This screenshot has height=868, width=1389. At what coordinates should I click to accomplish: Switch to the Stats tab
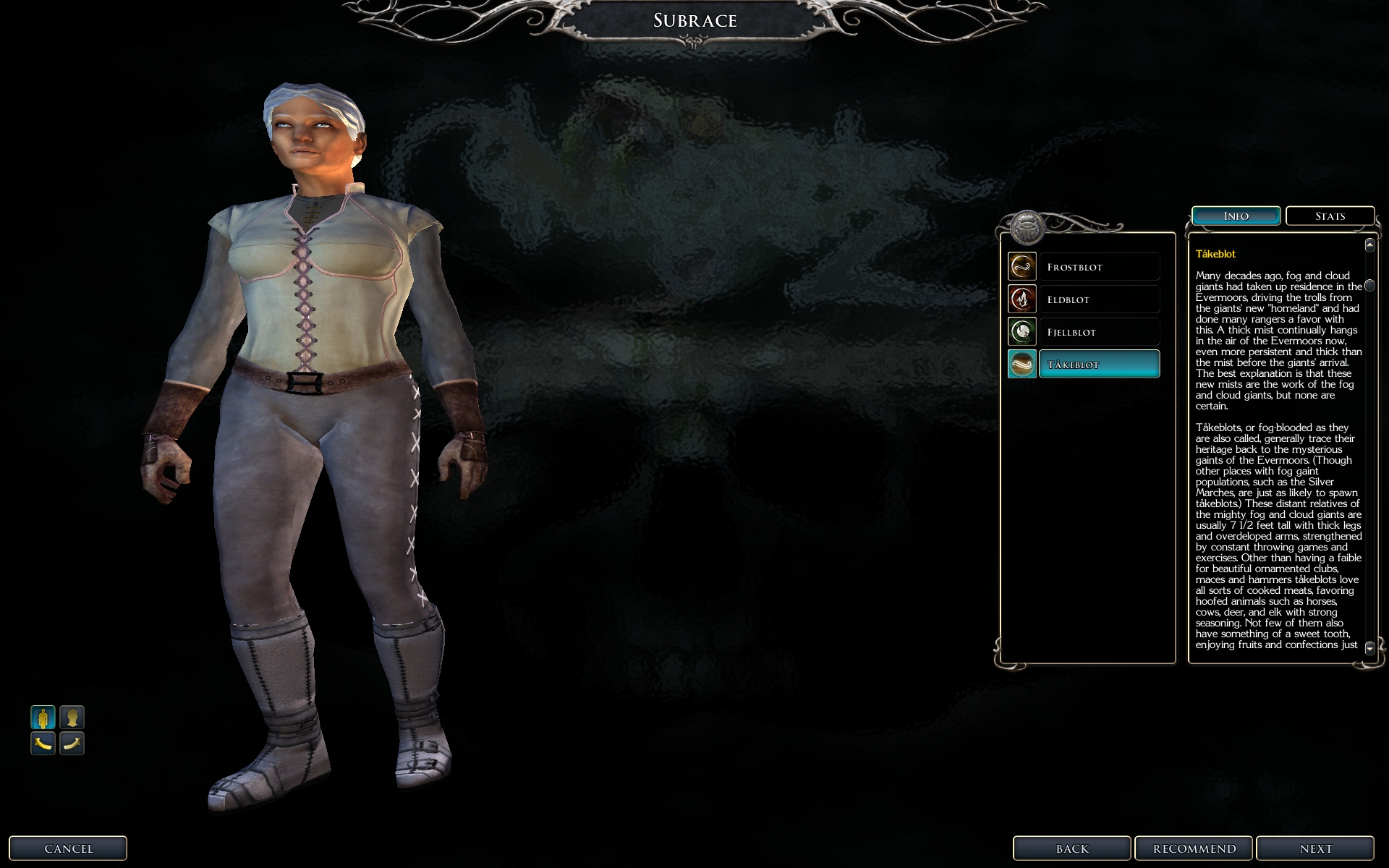click(1330, 216)
